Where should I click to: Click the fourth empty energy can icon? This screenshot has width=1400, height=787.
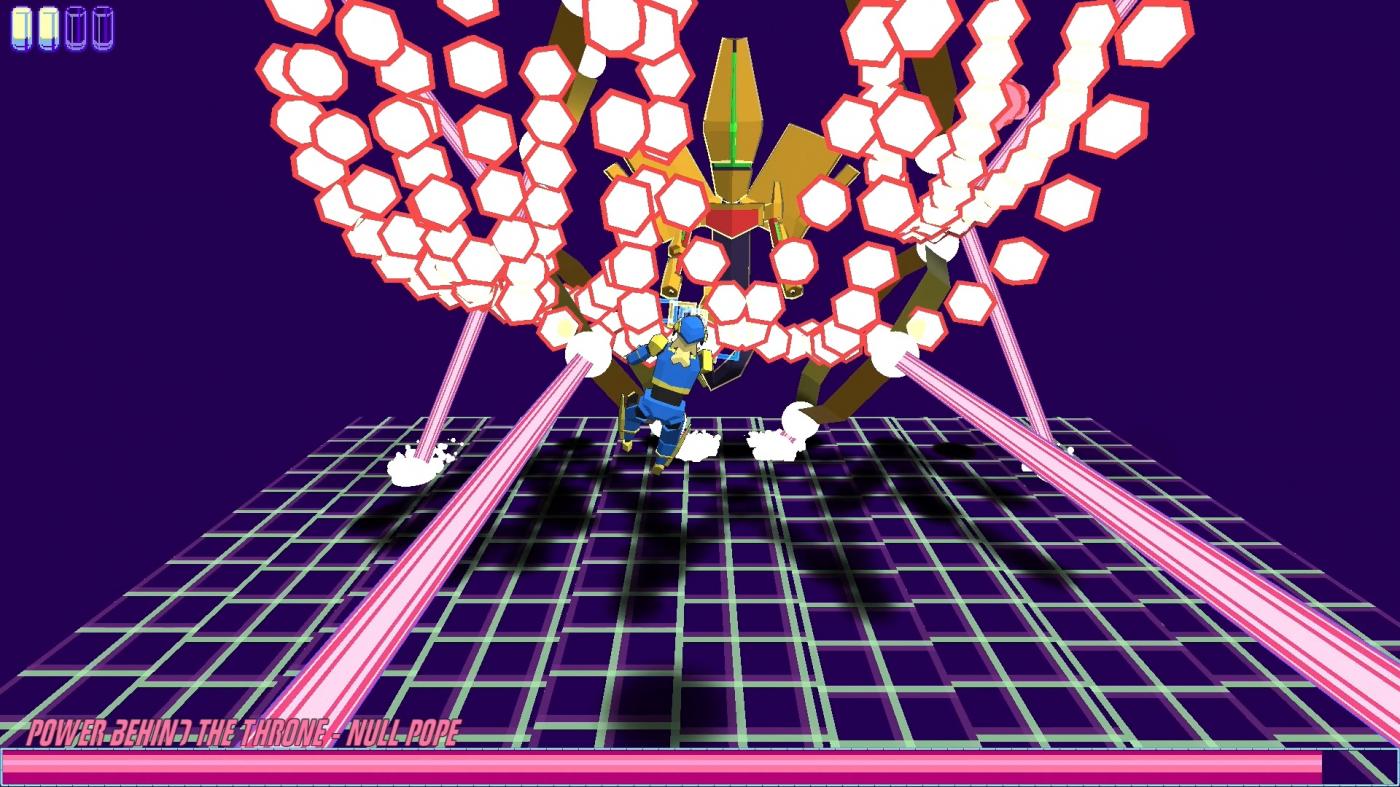pos(104,26)
